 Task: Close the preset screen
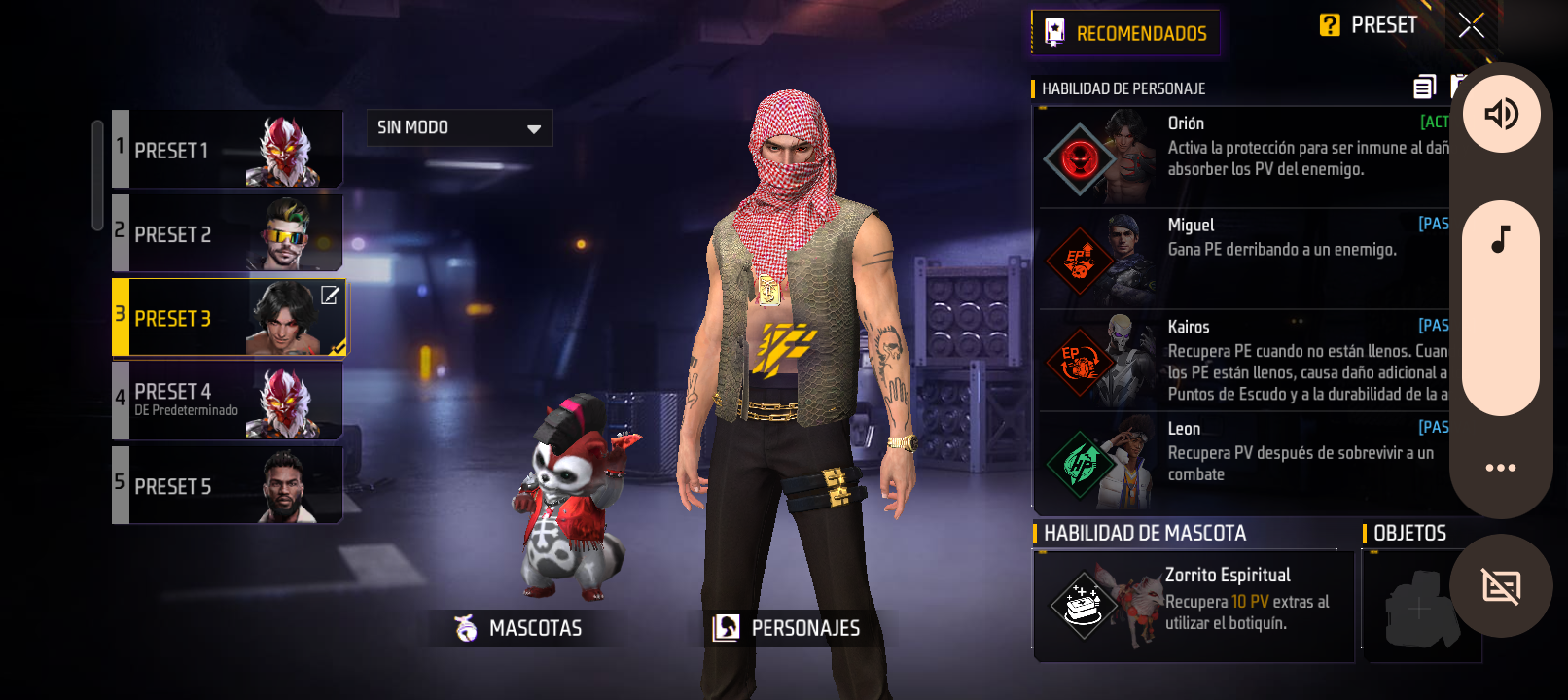click(x=1471, y=25)
